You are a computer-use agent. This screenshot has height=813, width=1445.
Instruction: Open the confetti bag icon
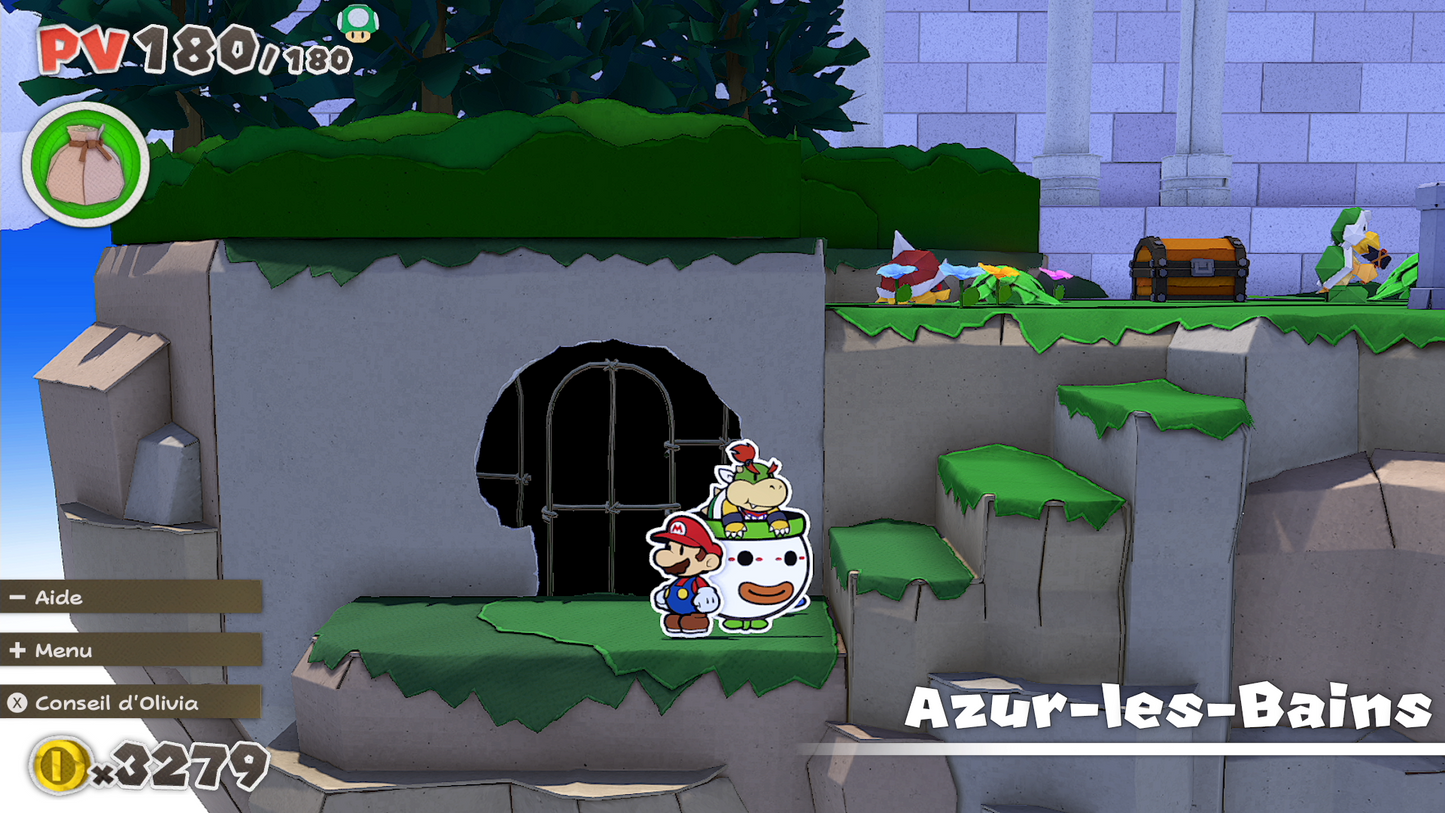coord(85,165)
